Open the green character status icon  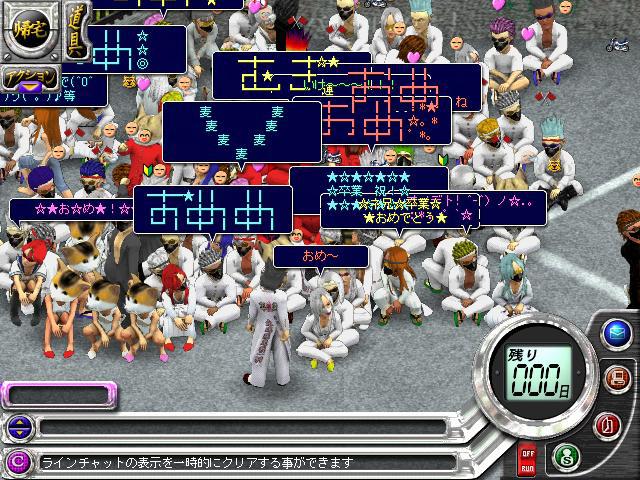coord(563,456)
